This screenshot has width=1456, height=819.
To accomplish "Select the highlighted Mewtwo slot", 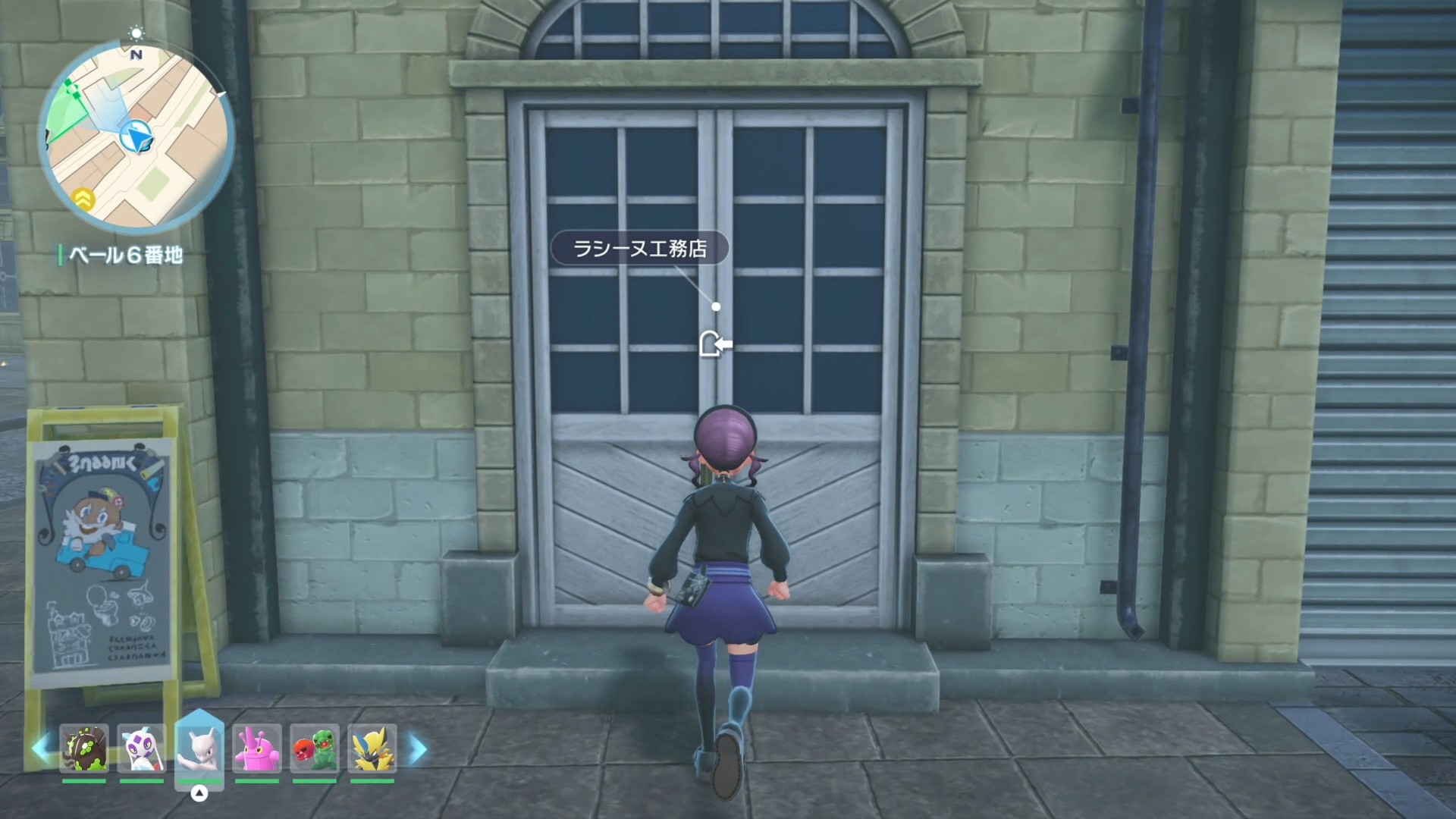I will pyautogui.click(x=199, y=747).
